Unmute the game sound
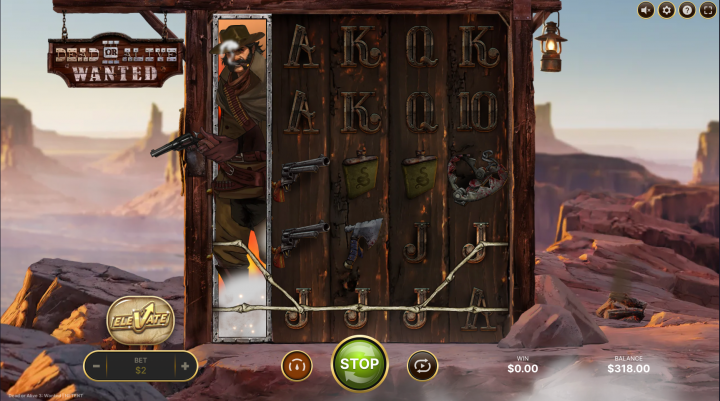 (x=645, y=10)
